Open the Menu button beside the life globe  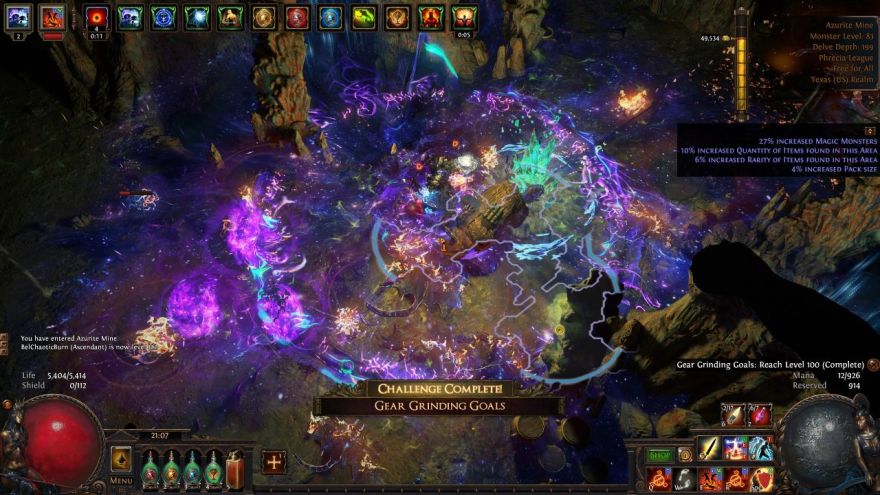pyautogui.click(x=121, y=480)
